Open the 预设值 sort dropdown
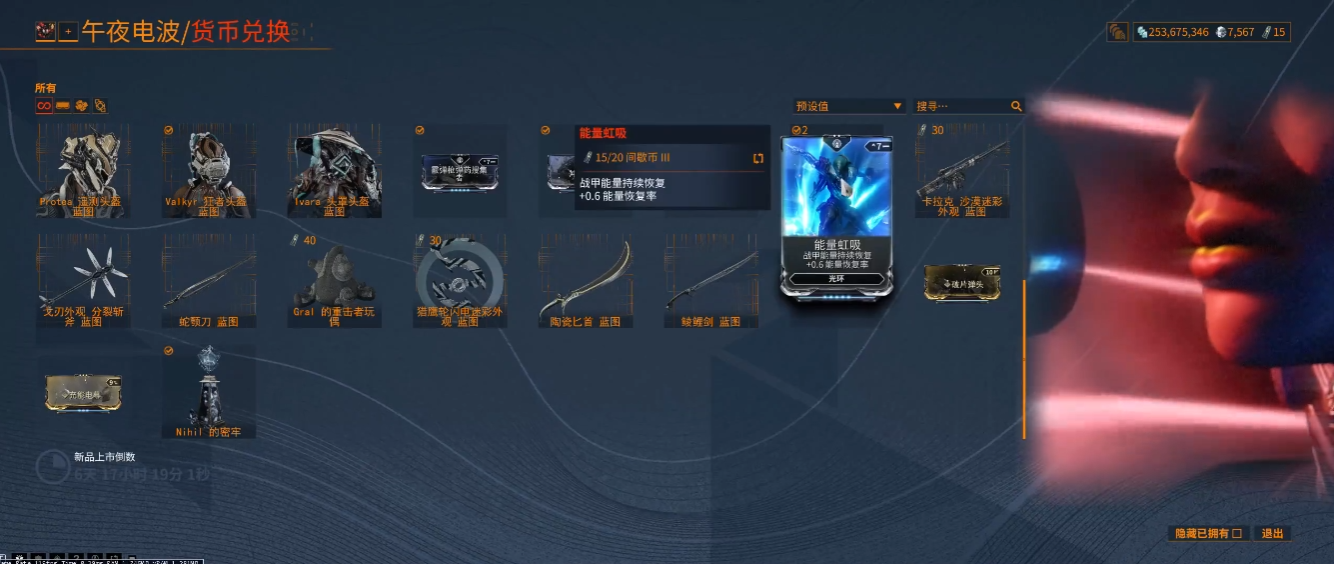This screenshot has width=1334, height=564. pyautogui.click(x=848, y=106)
